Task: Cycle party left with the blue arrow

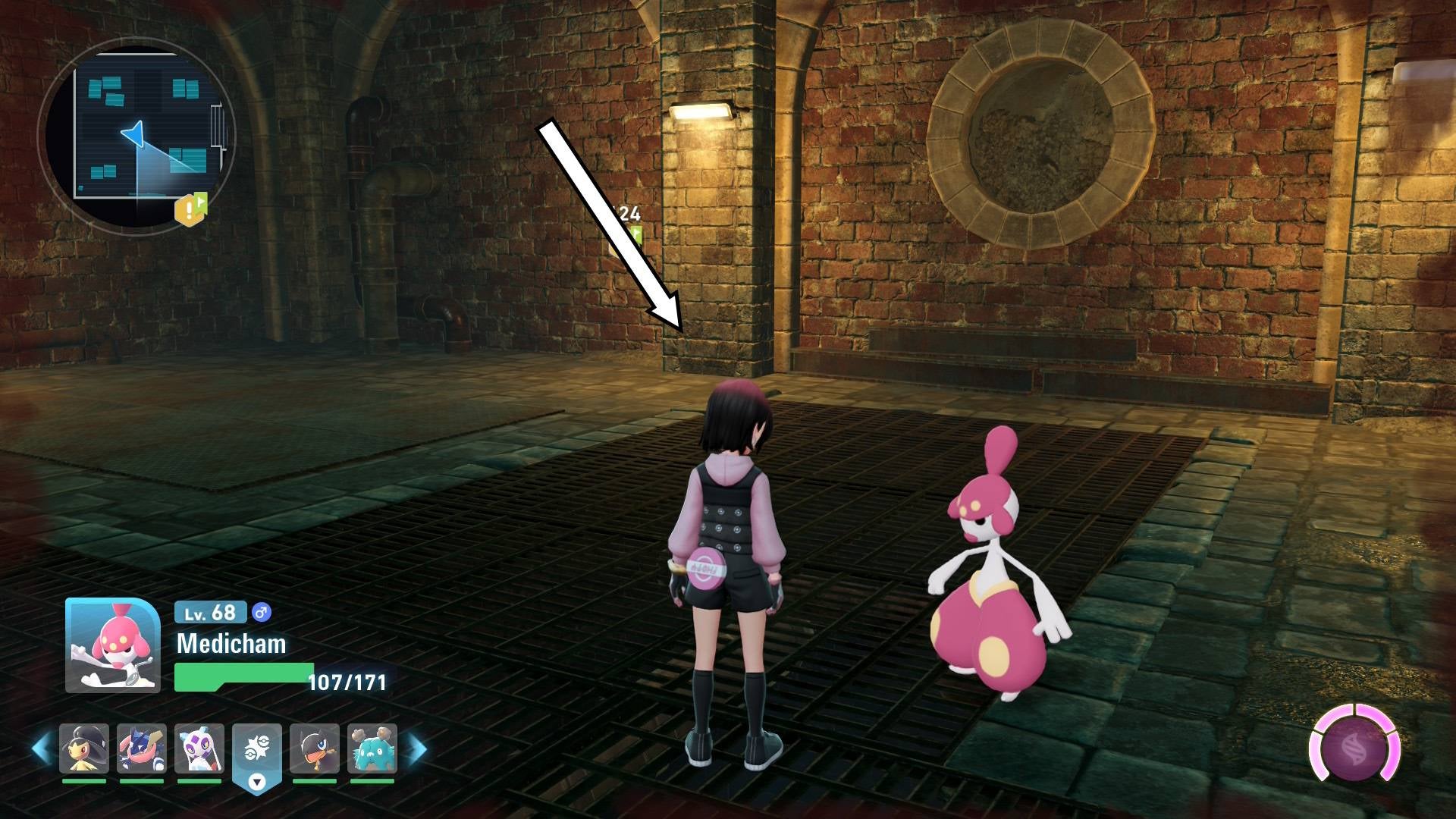Action: 41,749
